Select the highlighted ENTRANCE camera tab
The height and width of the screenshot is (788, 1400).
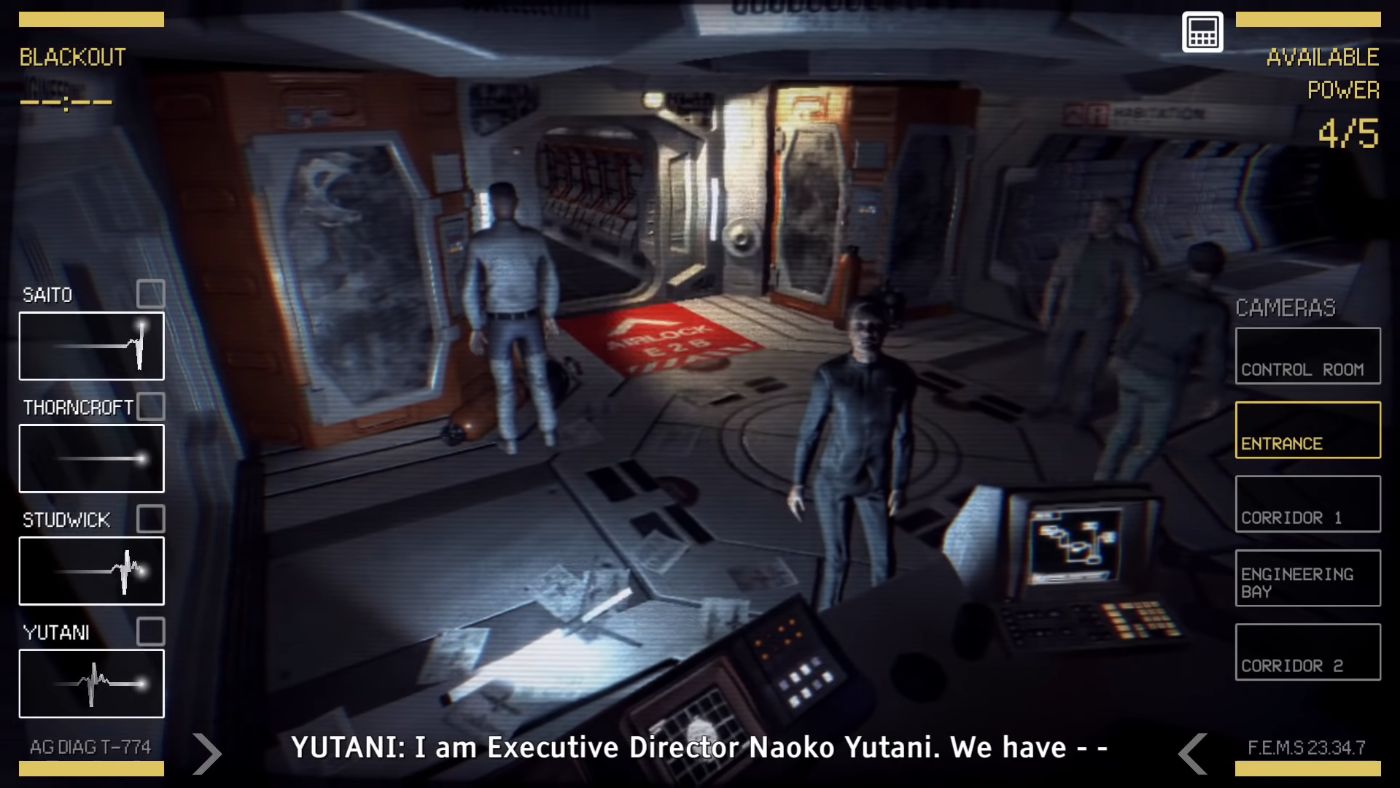(1307, 429)
